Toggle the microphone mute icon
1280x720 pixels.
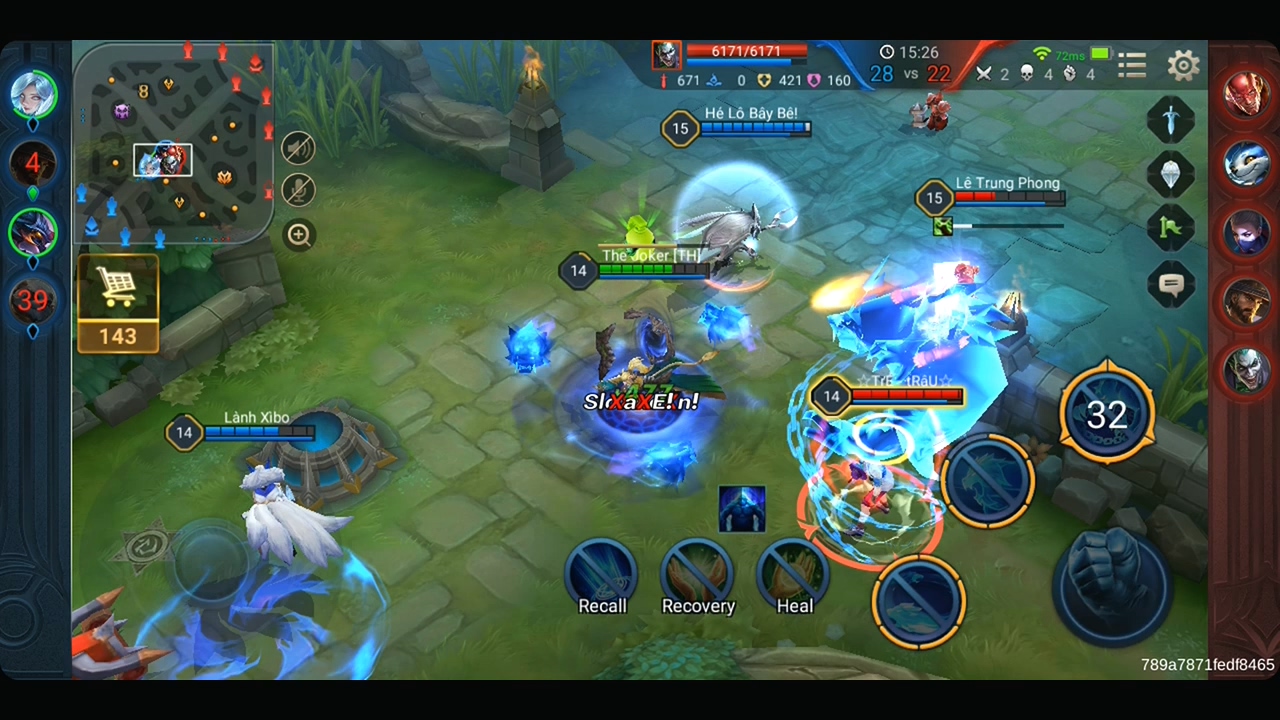tap(298, 191)
